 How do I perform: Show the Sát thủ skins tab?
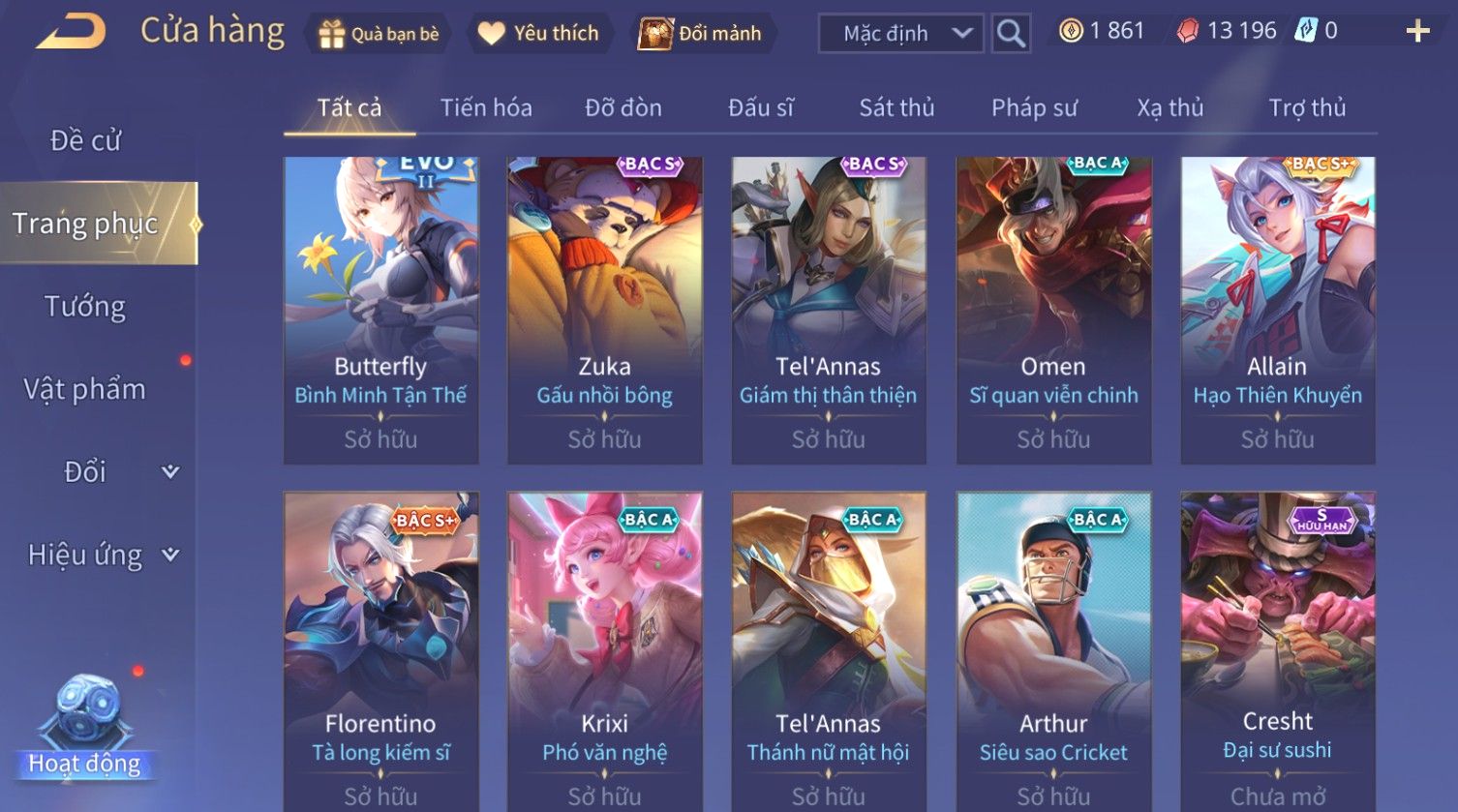pos(896,107)
